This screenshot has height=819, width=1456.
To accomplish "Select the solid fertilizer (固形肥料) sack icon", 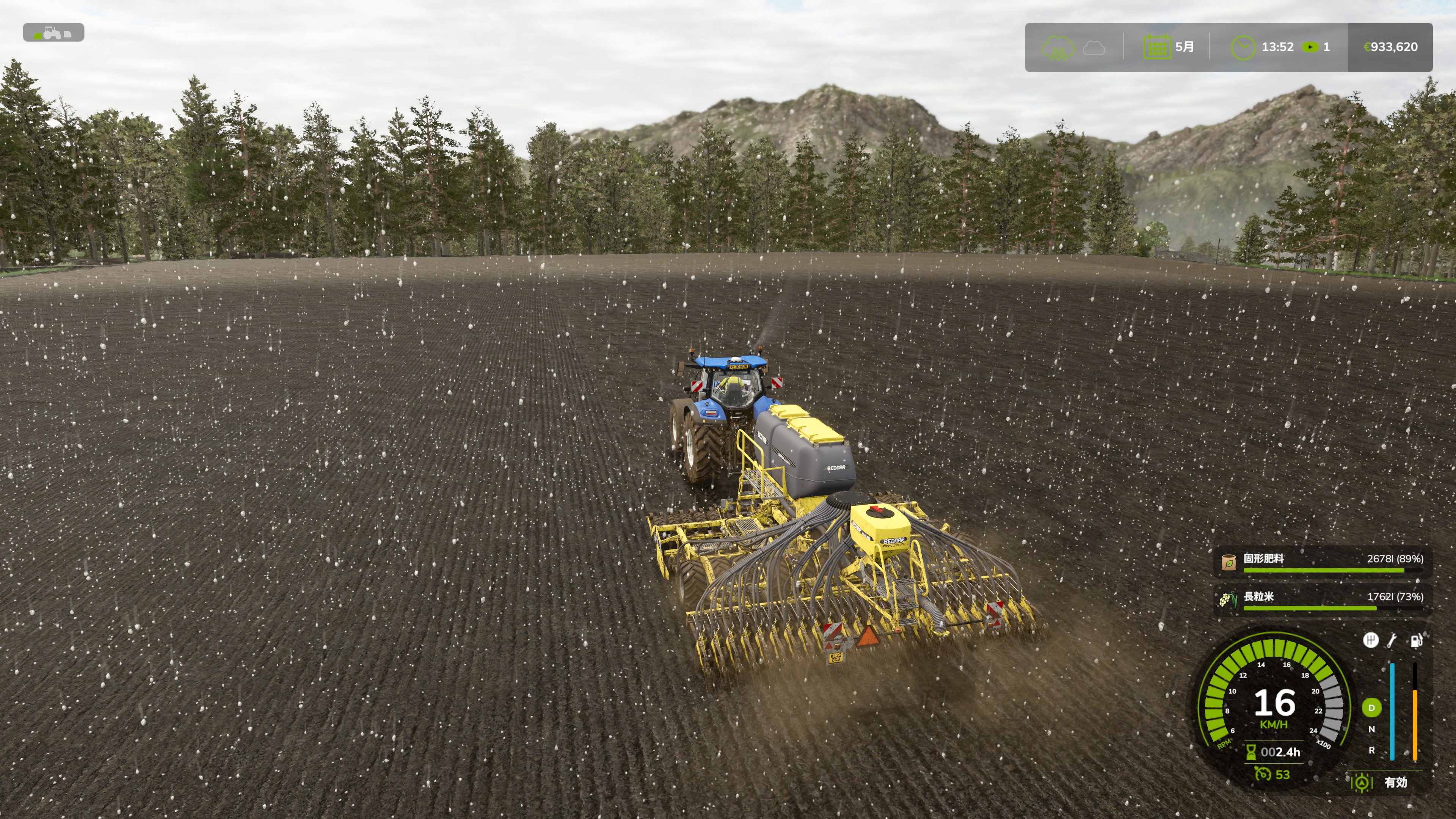I will [1228, 562].
